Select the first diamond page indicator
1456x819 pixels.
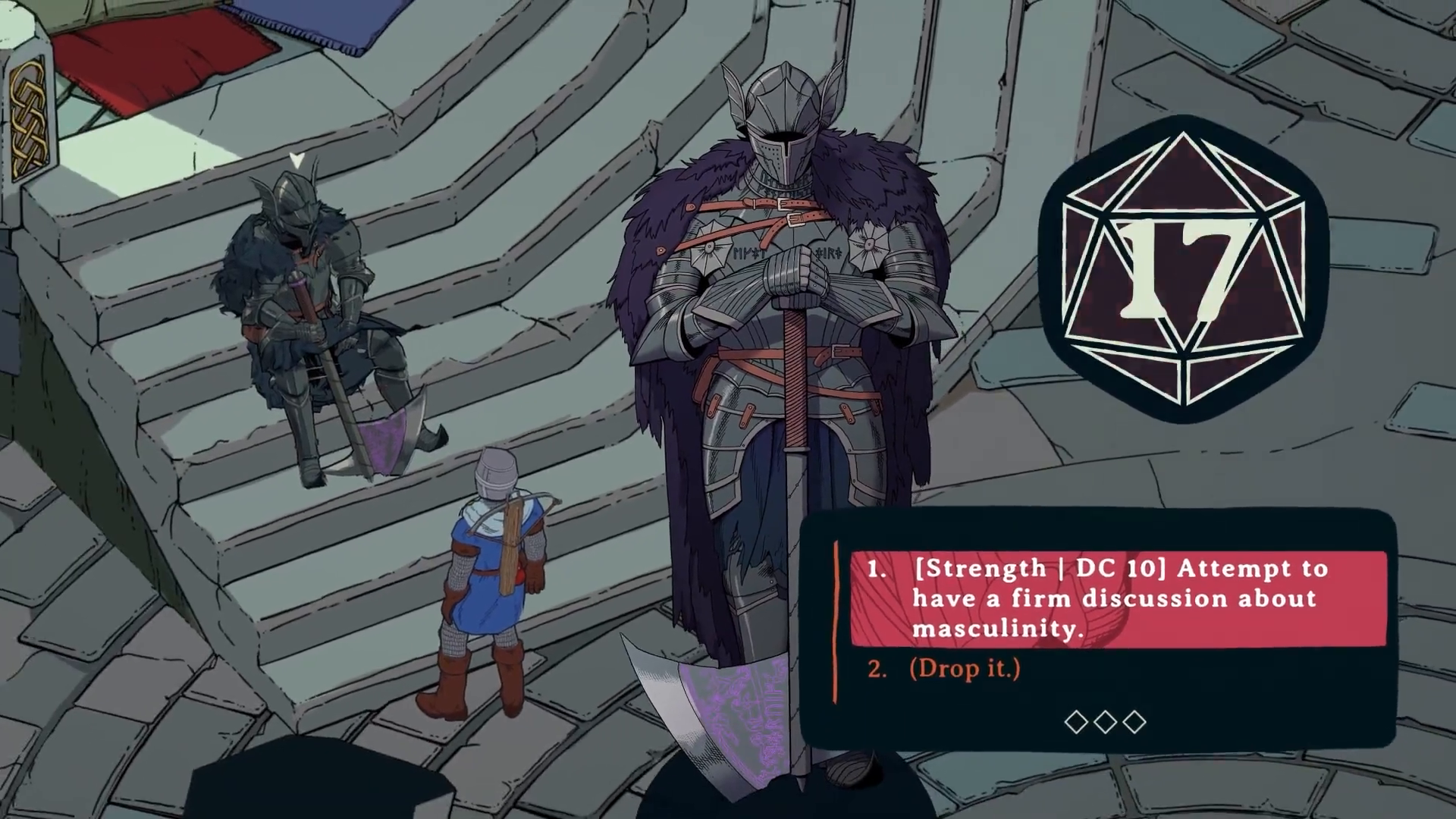point(1075,723)
